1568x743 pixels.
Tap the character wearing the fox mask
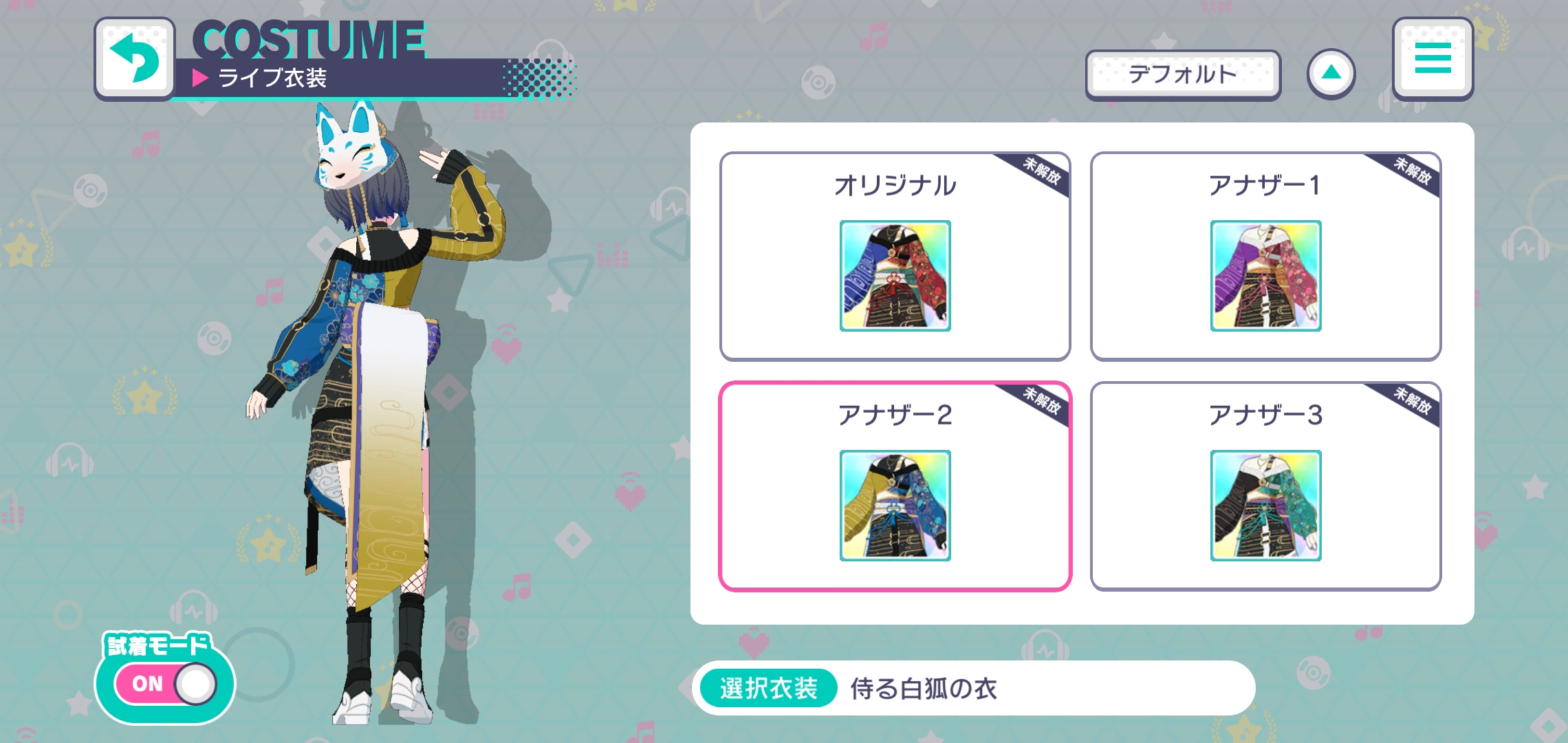pyautogui.click(x=371, y=344)
